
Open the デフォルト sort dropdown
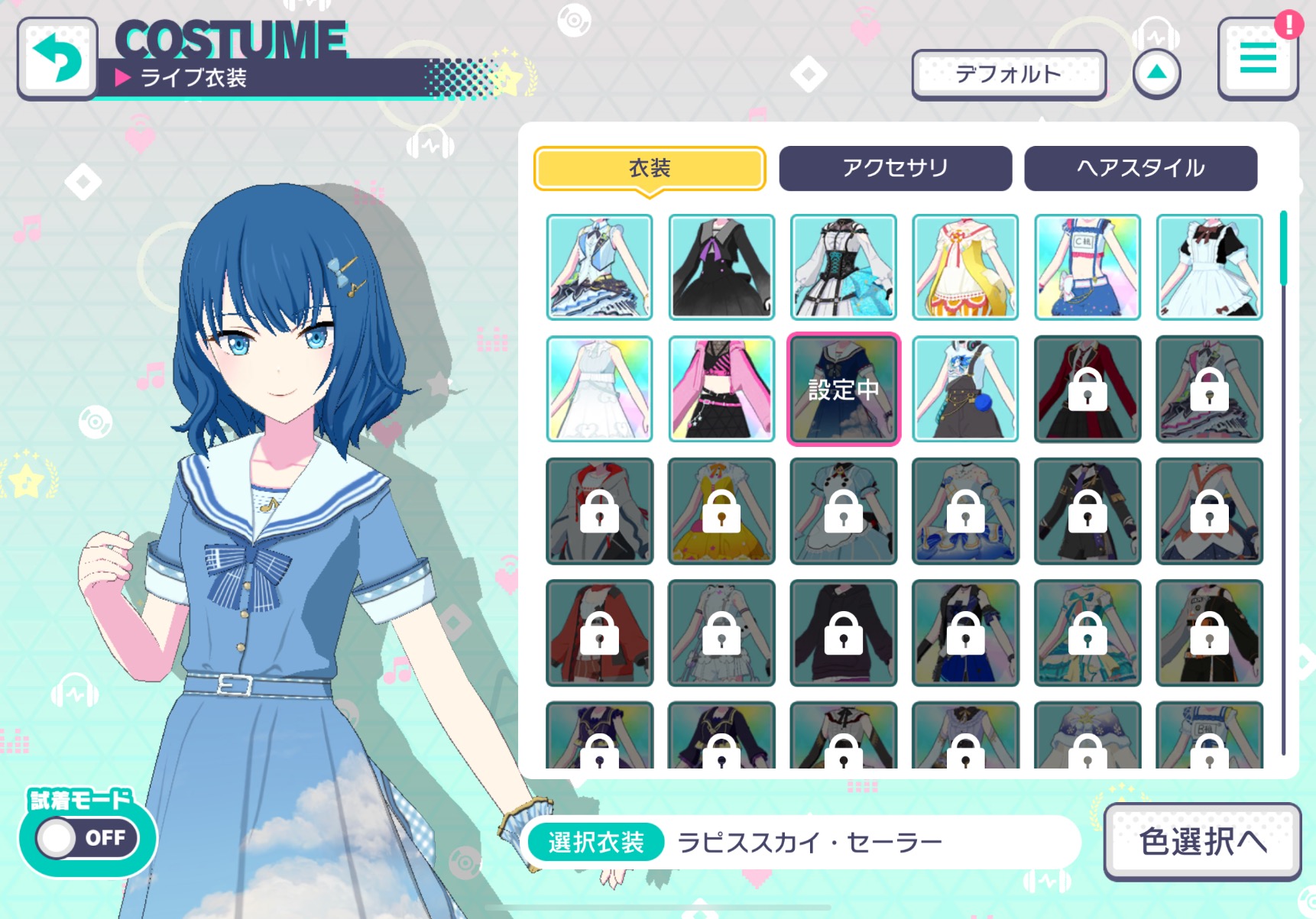click(1008, 75)
